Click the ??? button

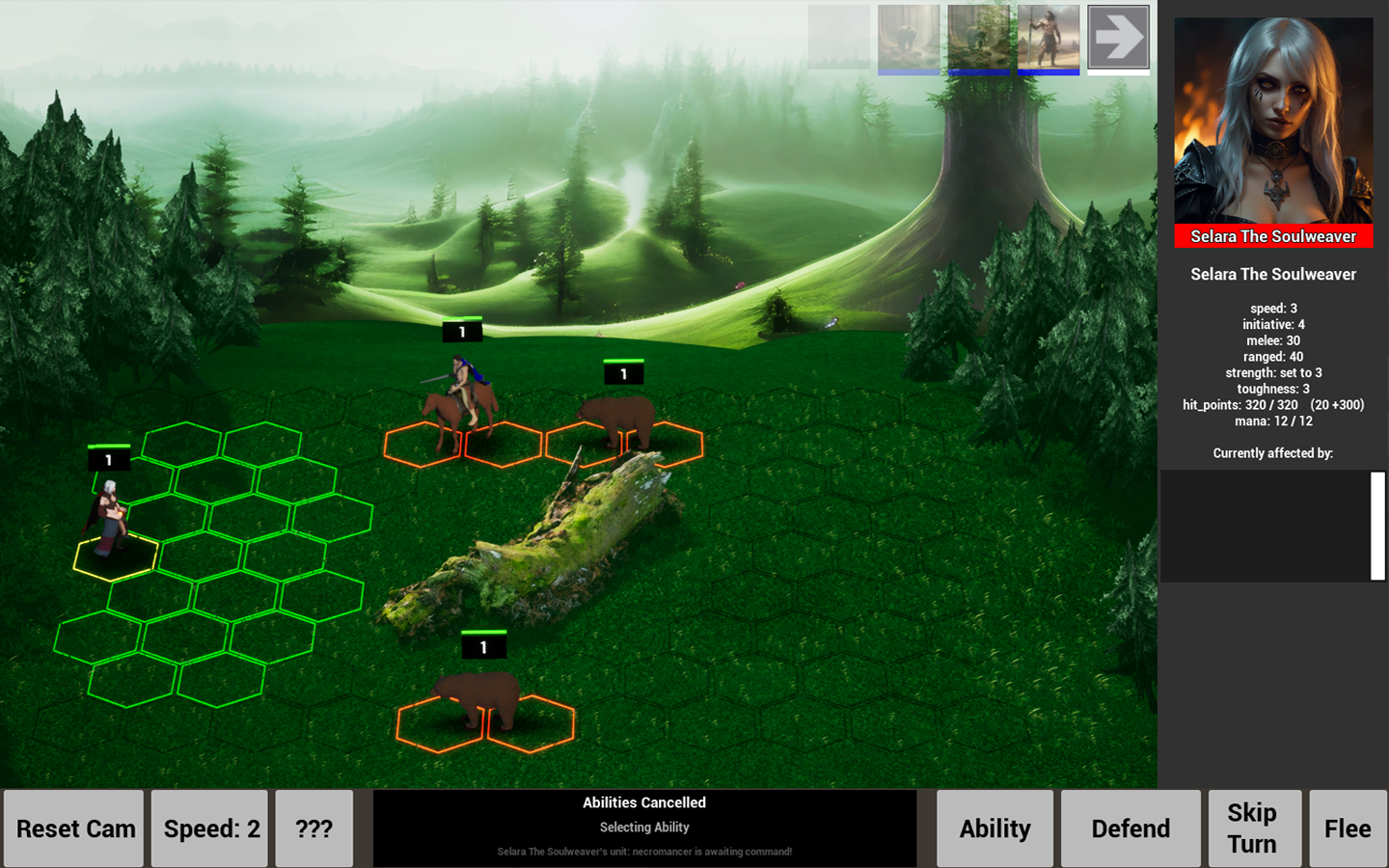coord(313,827)
